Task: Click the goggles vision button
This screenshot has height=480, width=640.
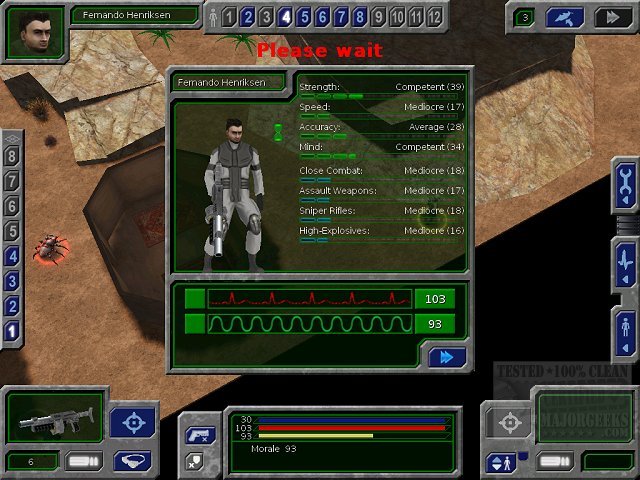Action: [x=131, y=461]
